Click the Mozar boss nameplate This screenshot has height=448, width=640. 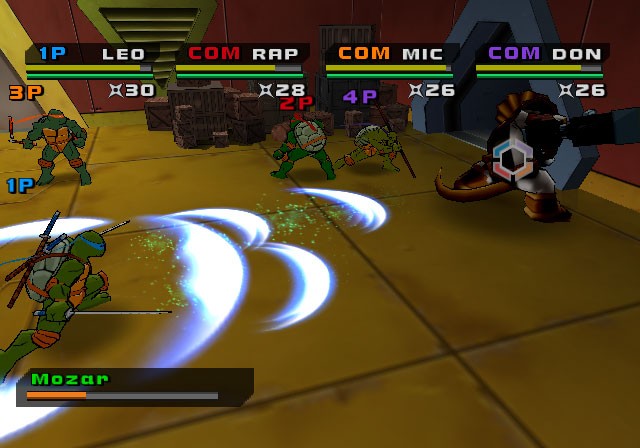(134, 386)
